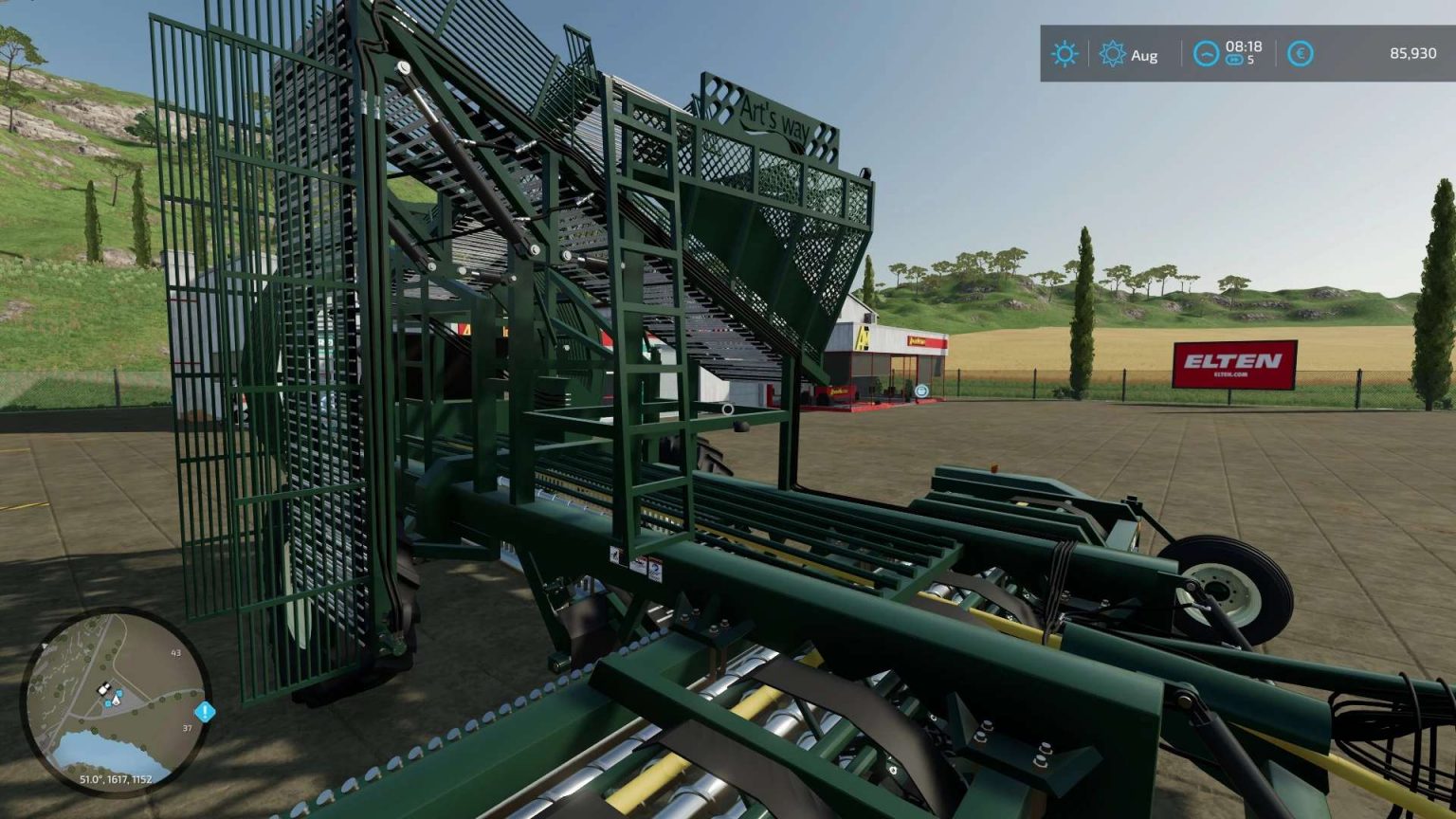Click the ELTEN billboard sign
Viewport: 1456px width, 819px height.
click(x=1236, y=364)
